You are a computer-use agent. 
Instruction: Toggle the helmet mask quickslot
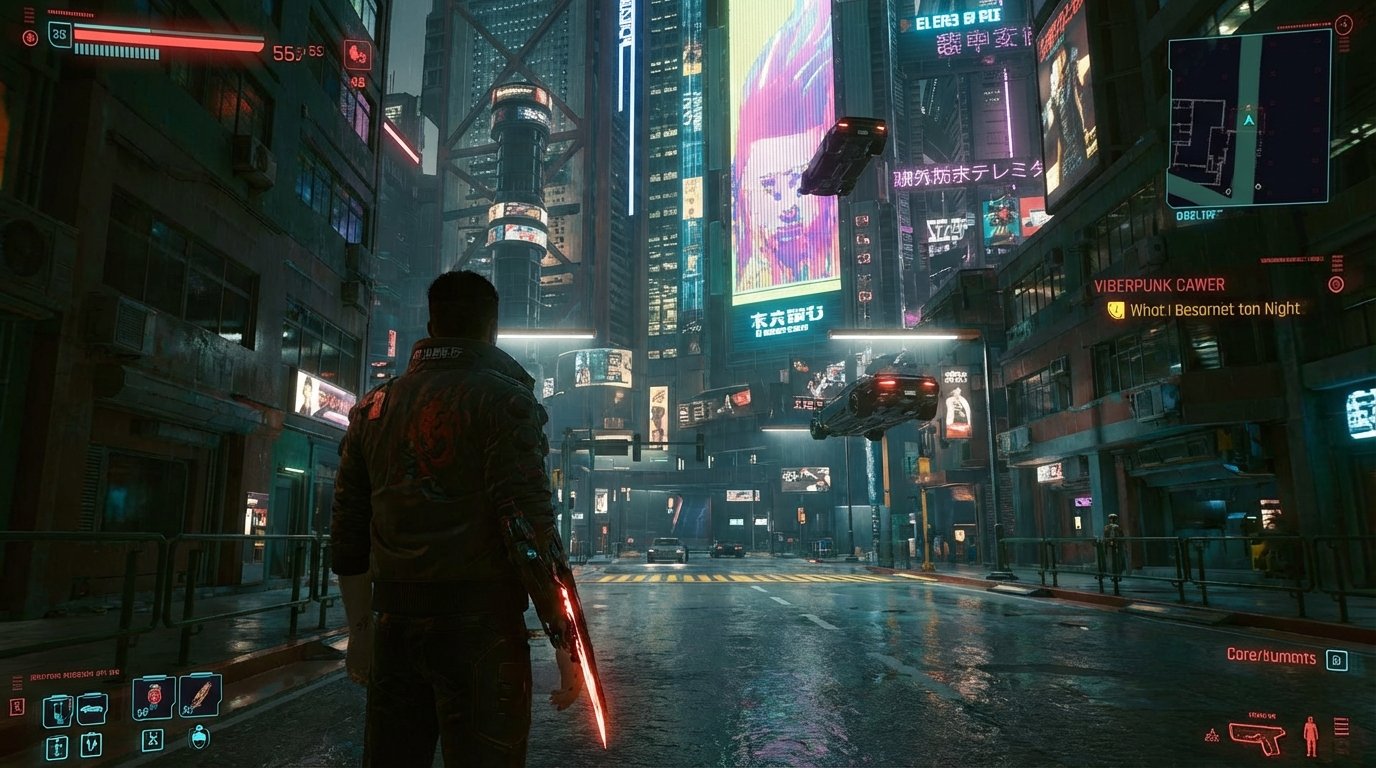click(199, 739)
